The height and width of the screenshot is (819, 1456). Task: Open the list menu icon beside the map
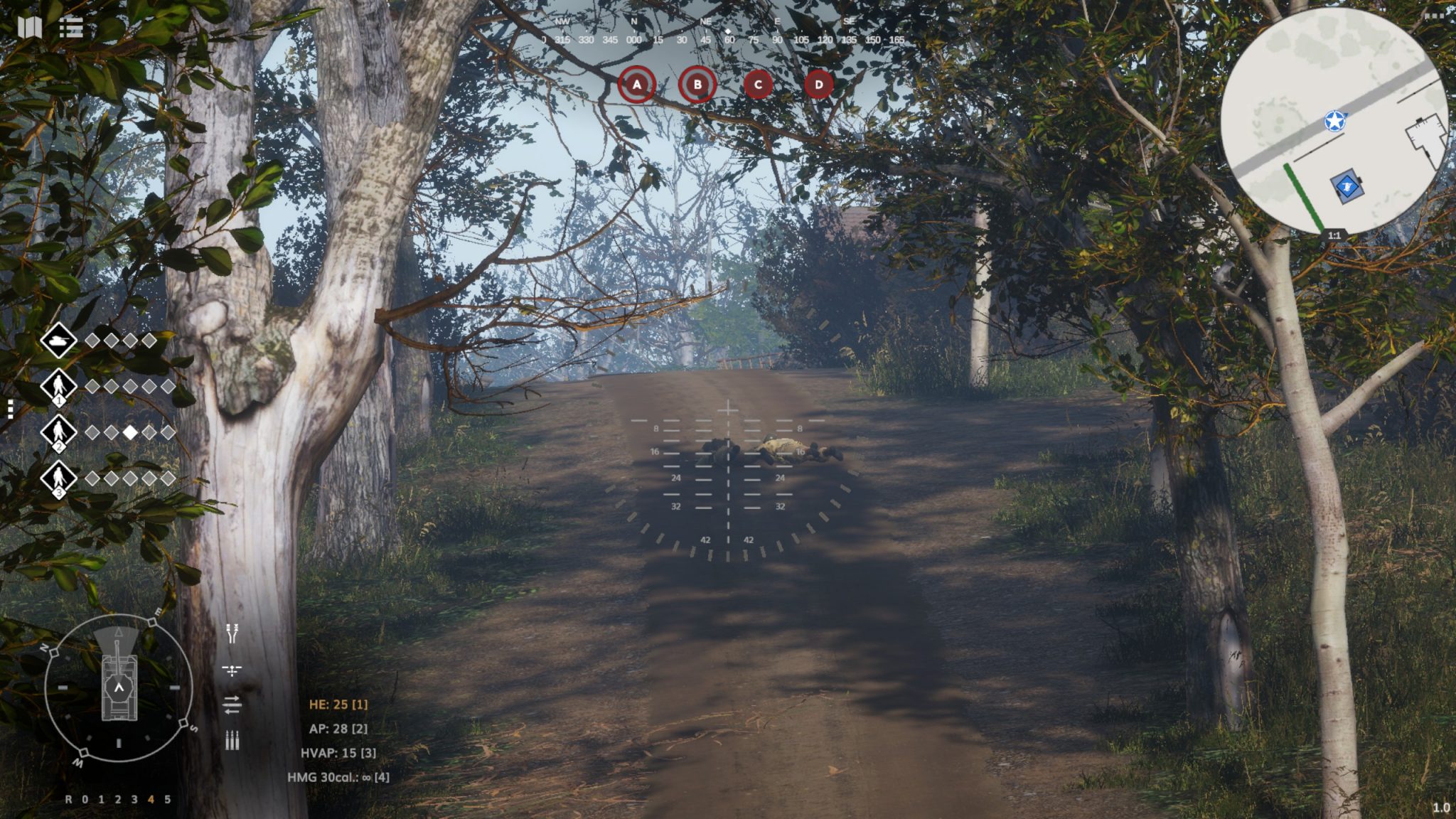point(71,28)
